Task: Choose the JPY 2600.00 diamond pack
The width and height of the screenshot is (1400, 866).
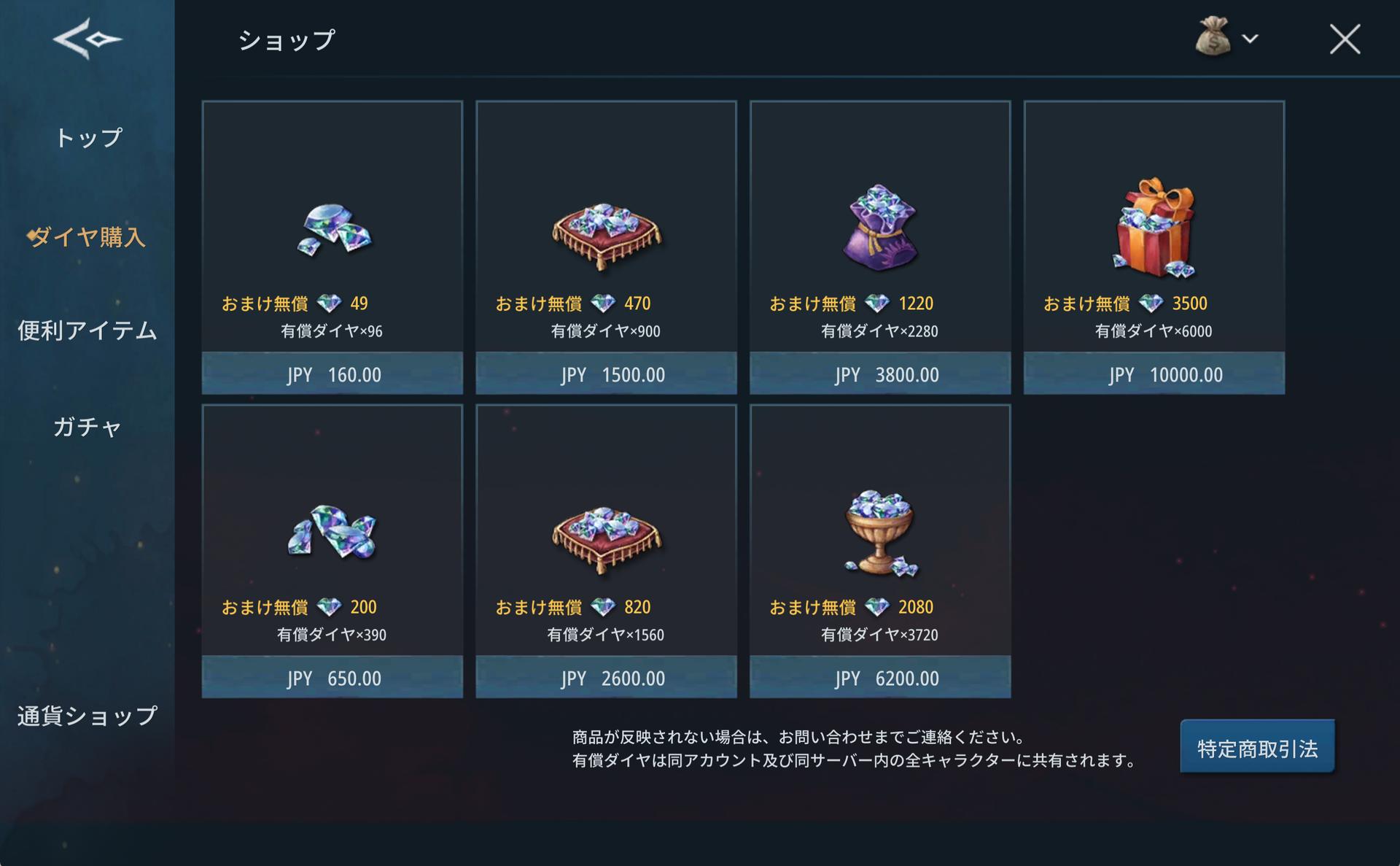Action: (606, 677)
